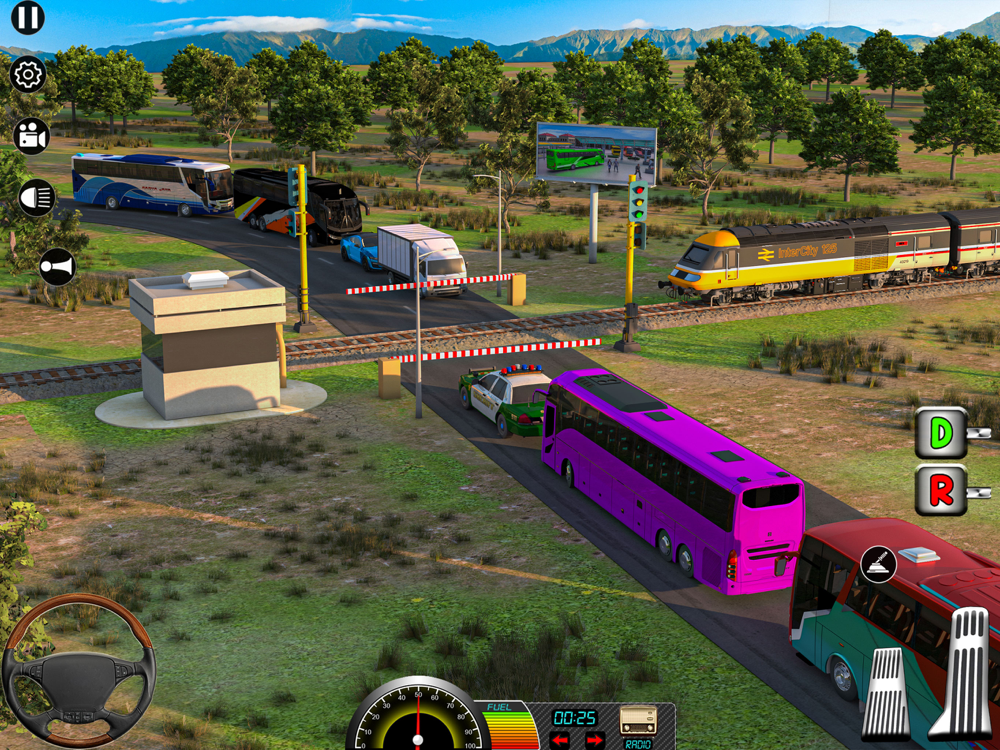Activate the left turn arrow indicator
This screenshot has height=750, width=1000.
[x=559, y=740]
